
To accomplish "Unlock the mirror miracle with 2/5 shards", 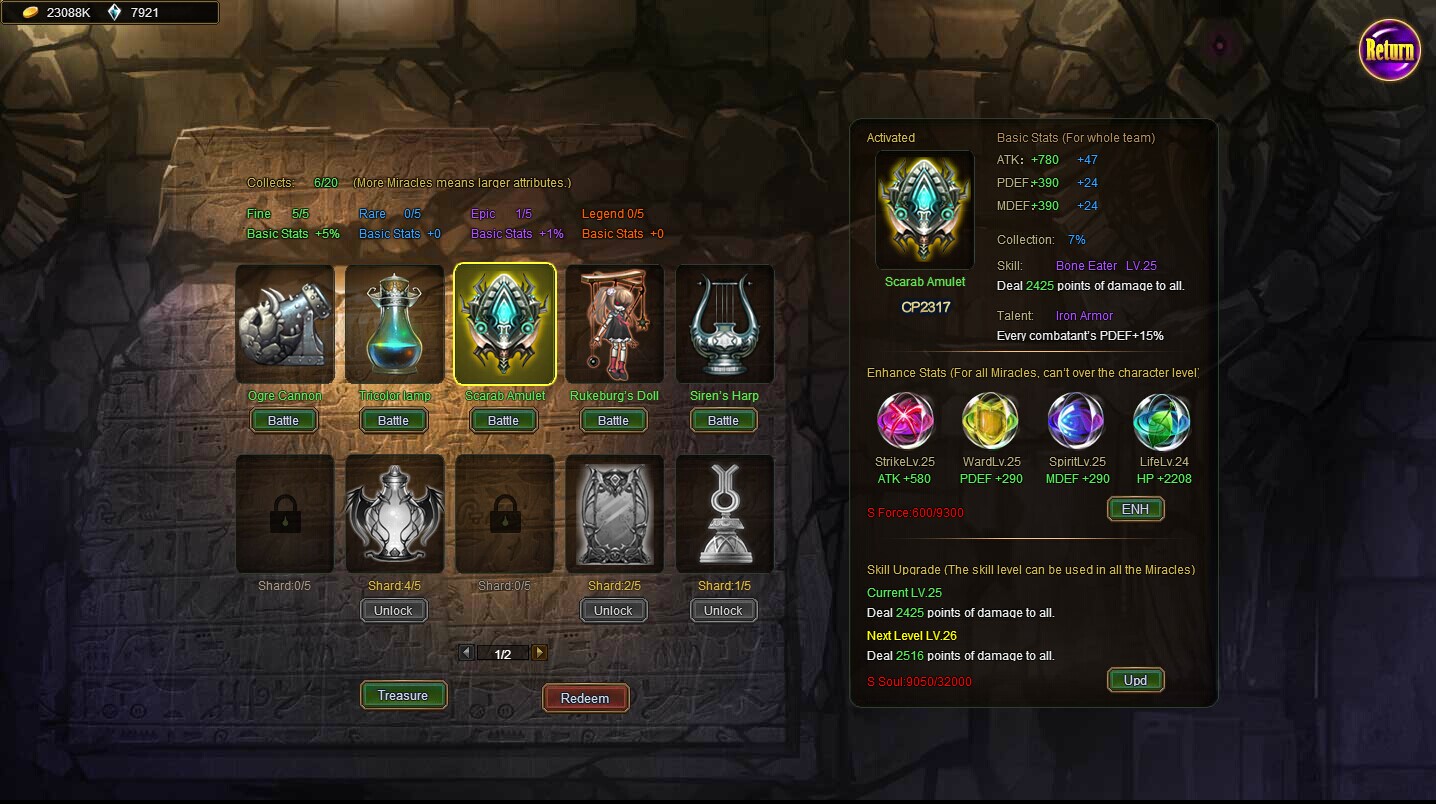I will click(614, 611).
